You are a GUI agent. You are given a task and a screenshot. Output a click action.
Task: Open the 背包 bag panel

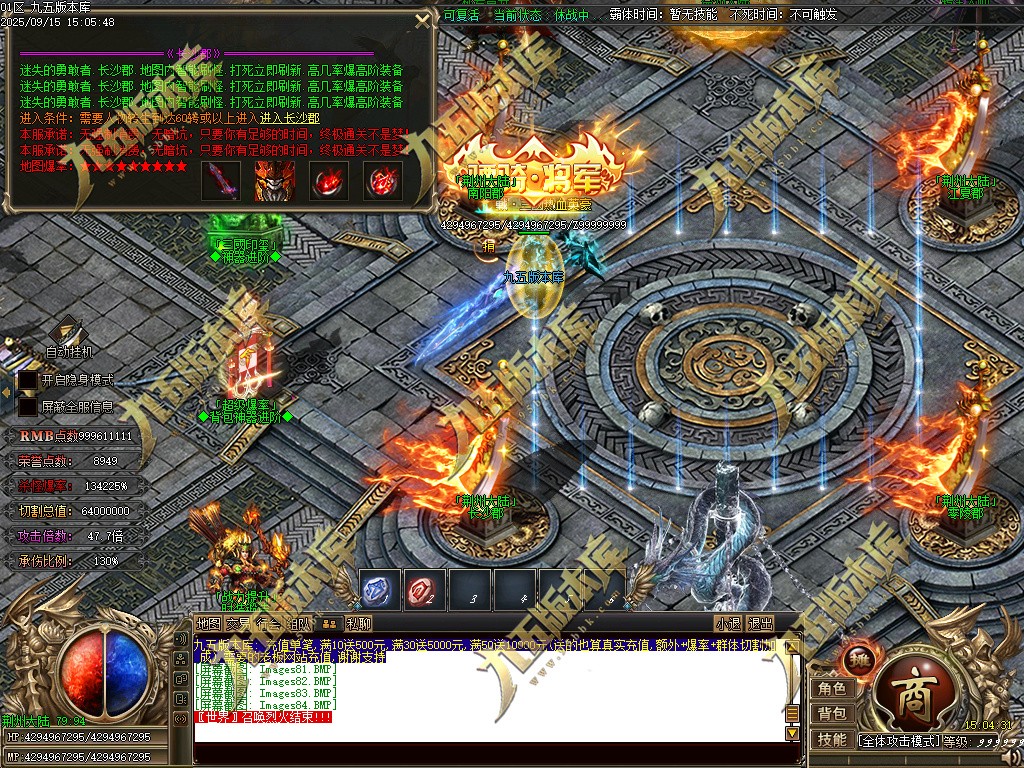832,714
